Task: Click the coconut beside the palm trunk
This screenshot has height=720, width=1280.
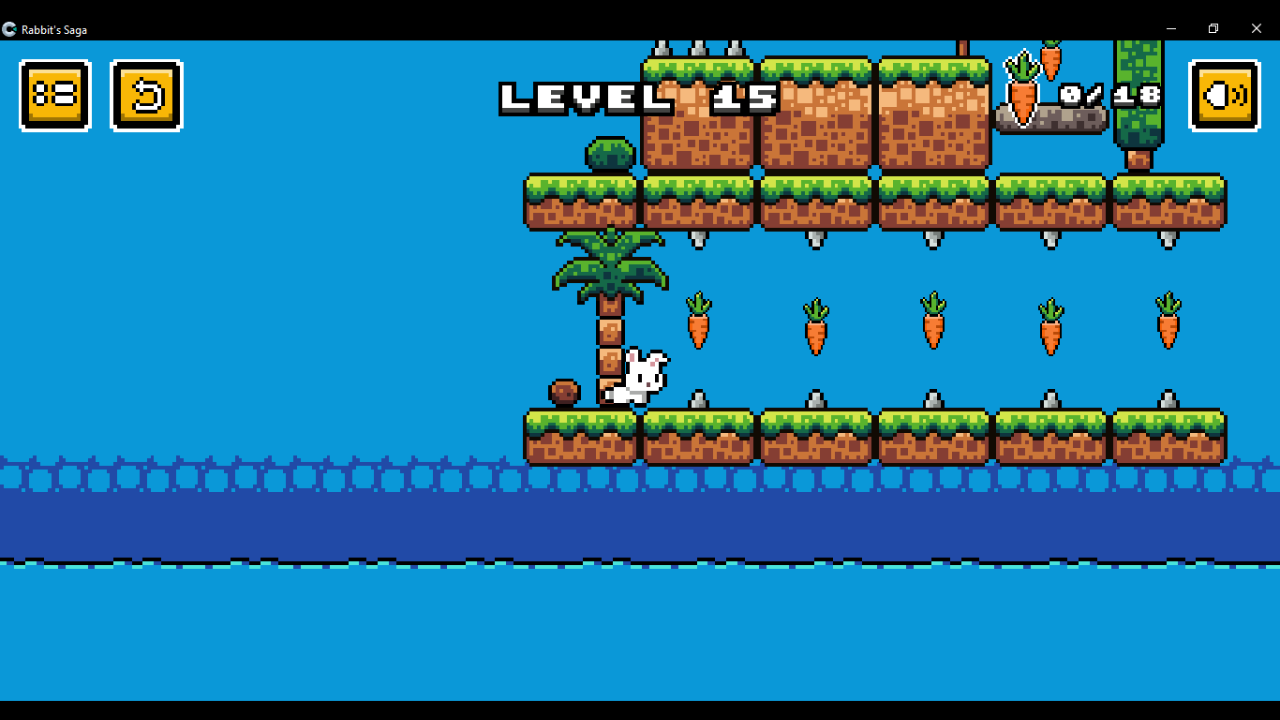Action: coord(563,392)
